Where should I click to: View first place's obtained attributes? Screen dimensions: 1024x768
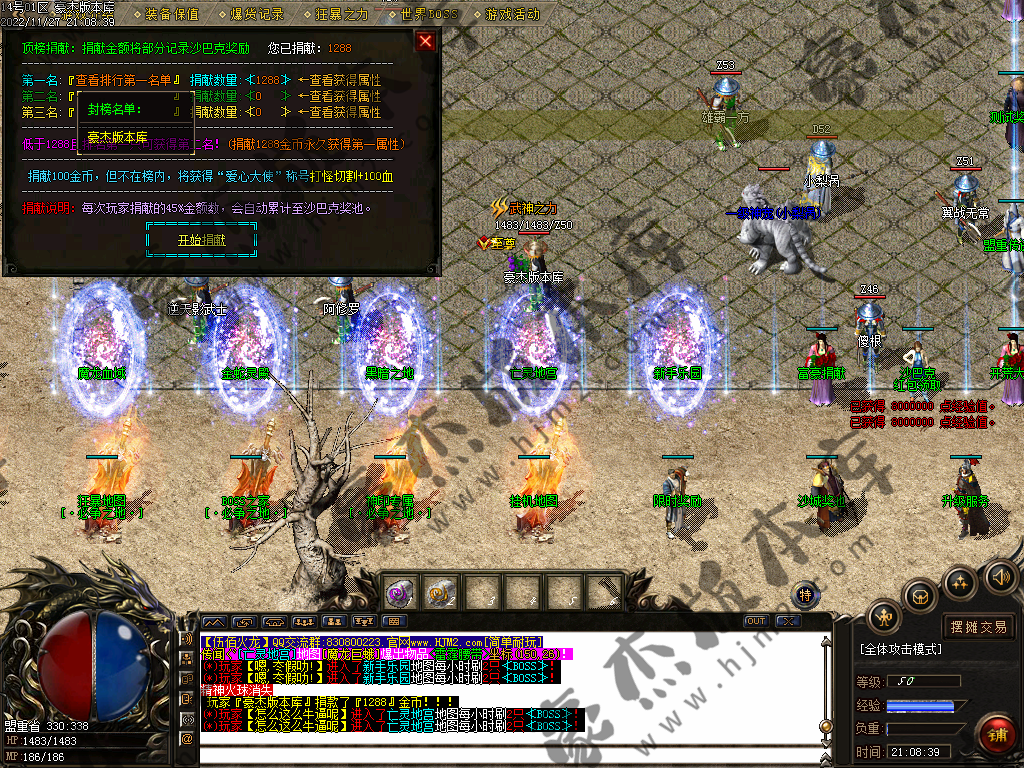345,79
